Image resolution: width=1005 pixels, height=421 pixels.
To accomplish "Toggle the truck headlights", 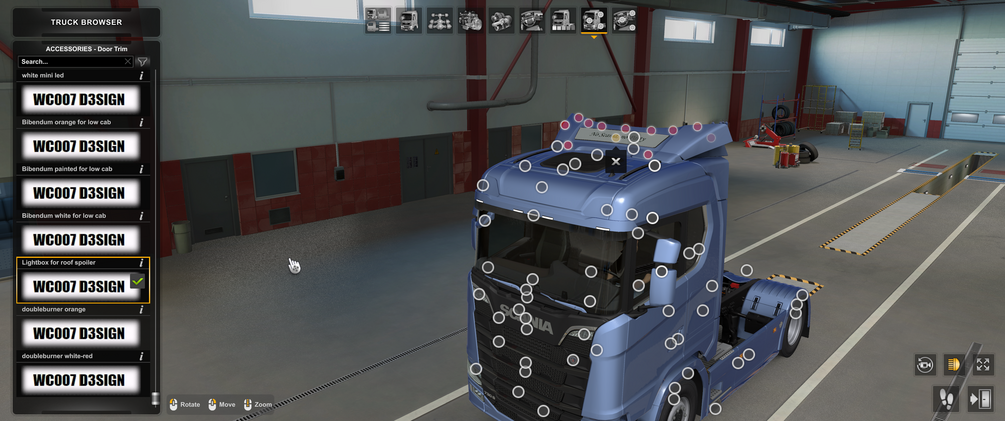I will [954, 365].
